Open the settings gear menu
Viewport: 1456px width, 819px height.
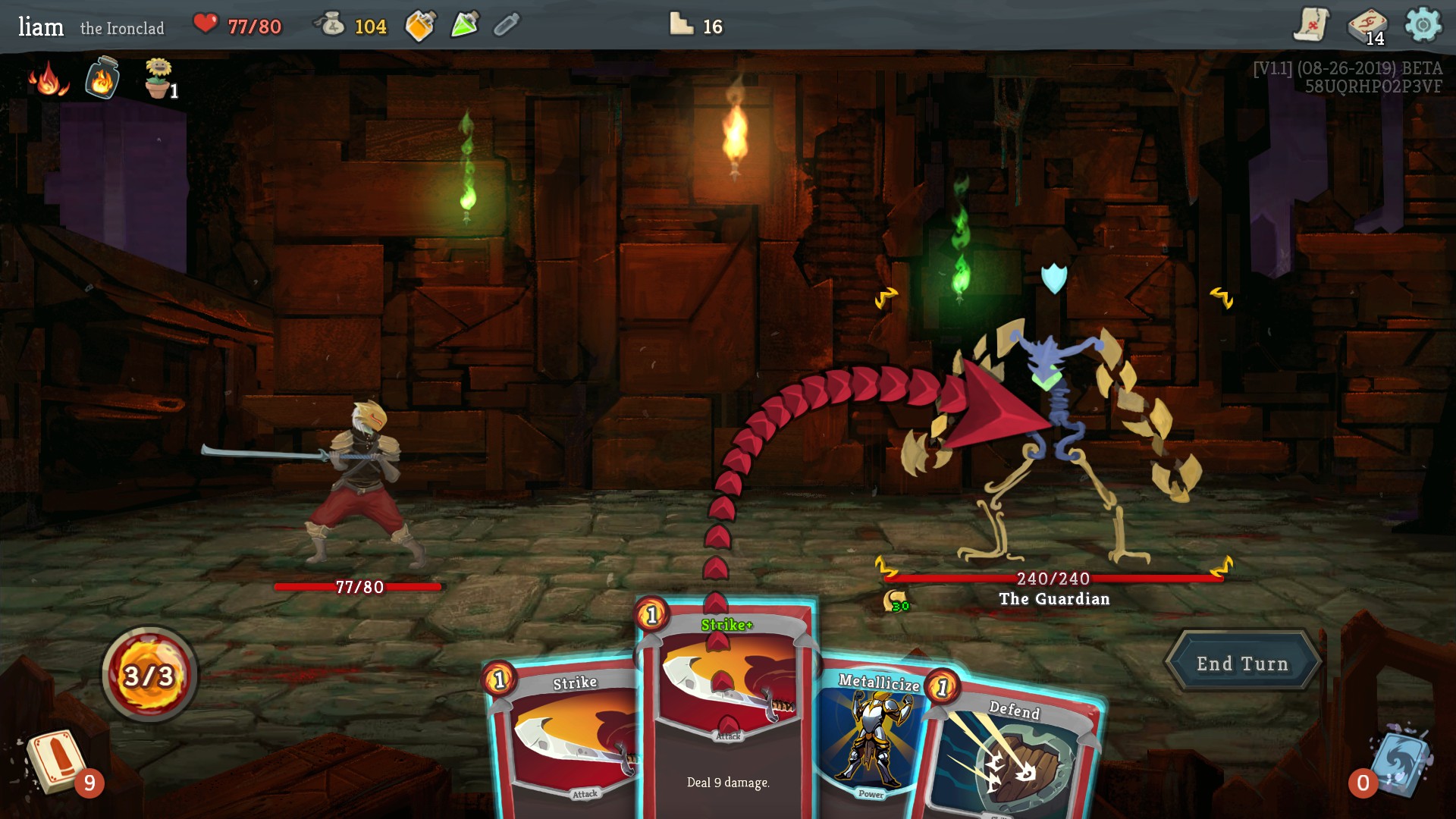click(x=1423, y=26)
